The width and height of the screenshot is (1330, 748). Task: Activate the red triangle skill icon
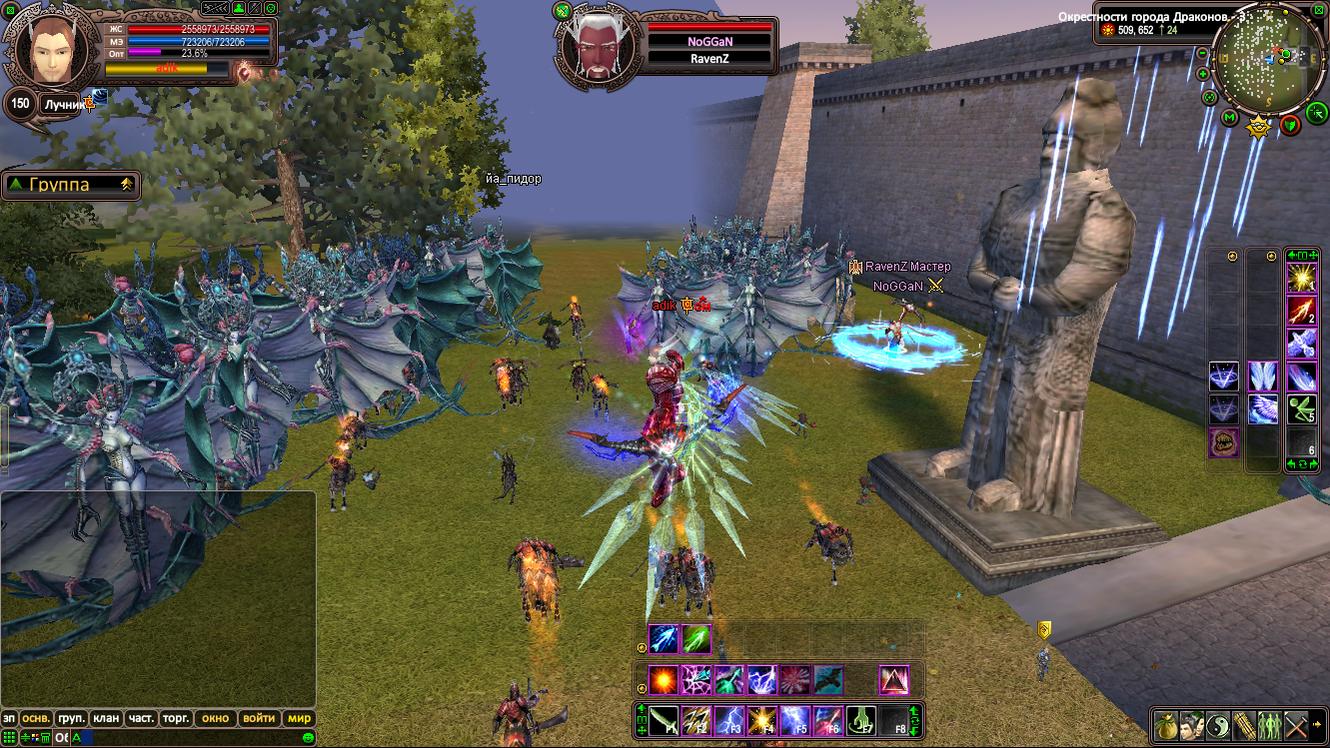tap(893, 680)
